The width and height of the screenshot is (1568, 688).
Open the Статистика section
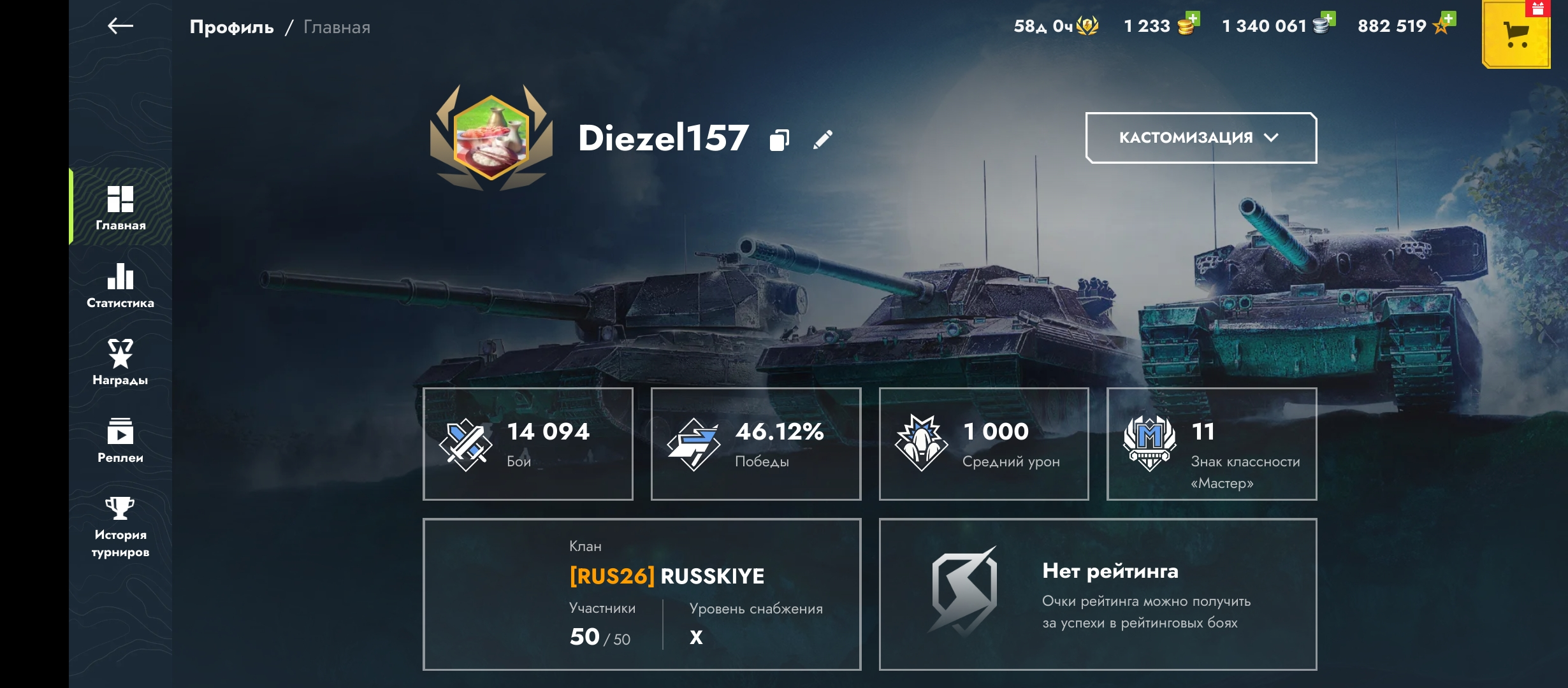120,285
